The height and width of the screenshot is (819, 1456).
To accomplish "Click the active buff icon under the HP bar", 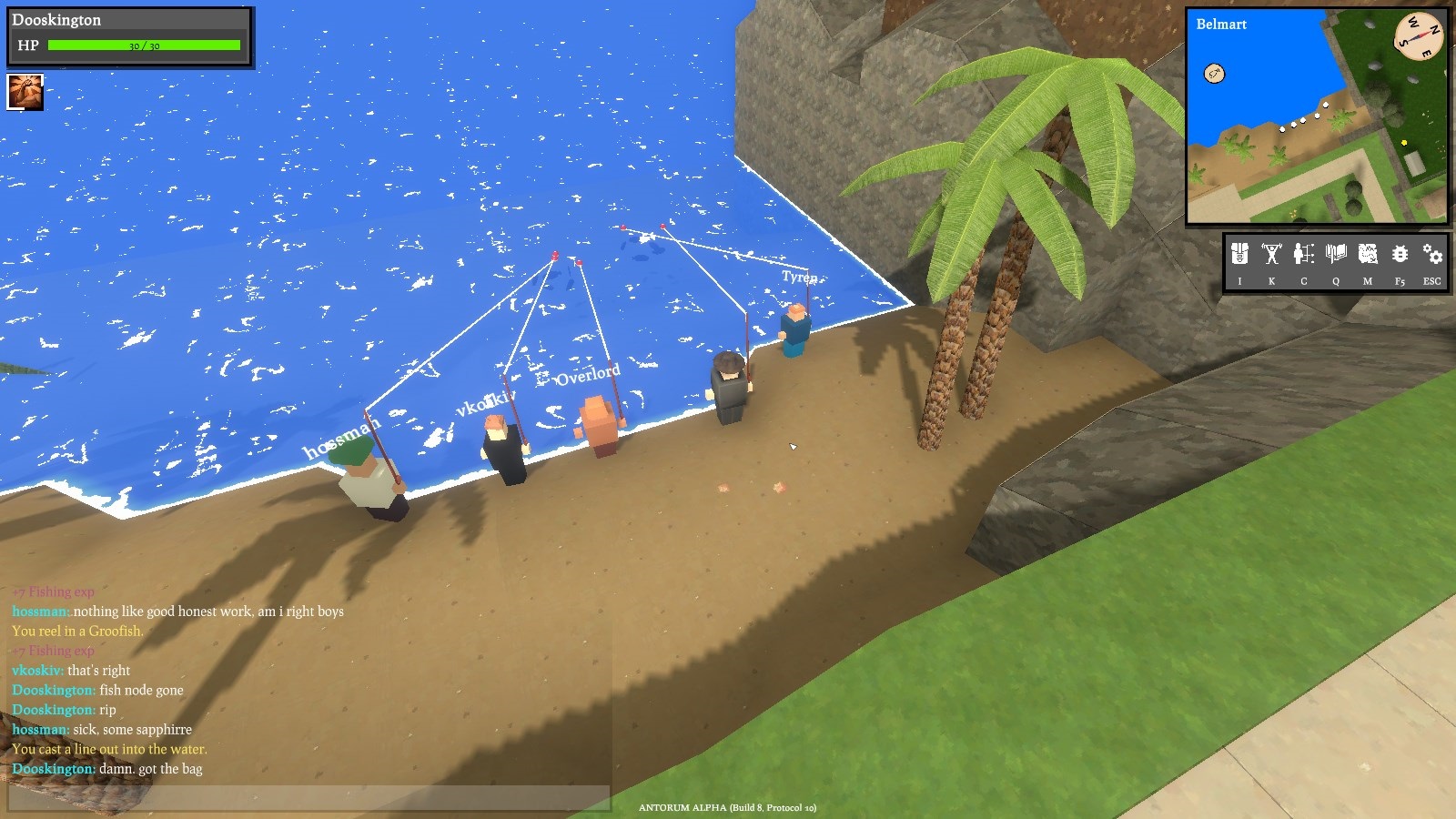I will [x=25, y=92].
